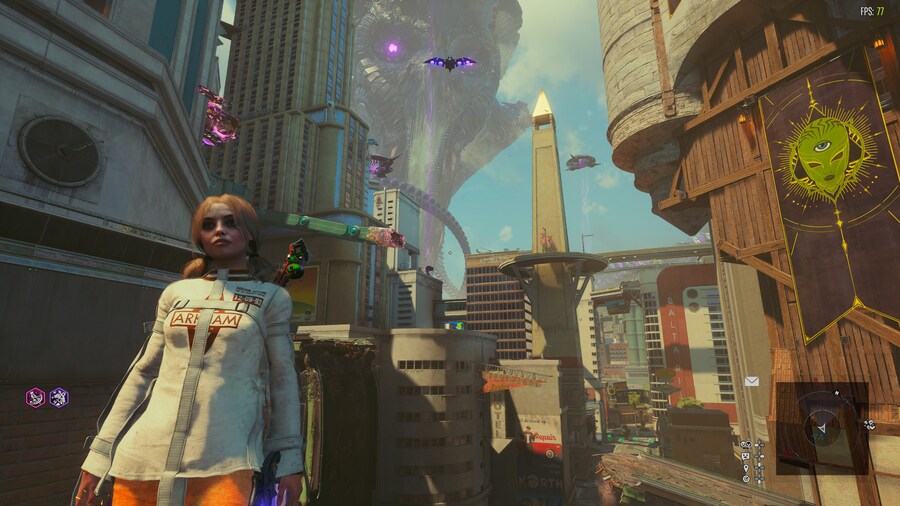Viewport: 900px width, 506px height.
Task: Click the emote face shortcut icon
Action: tap(746, 455)
